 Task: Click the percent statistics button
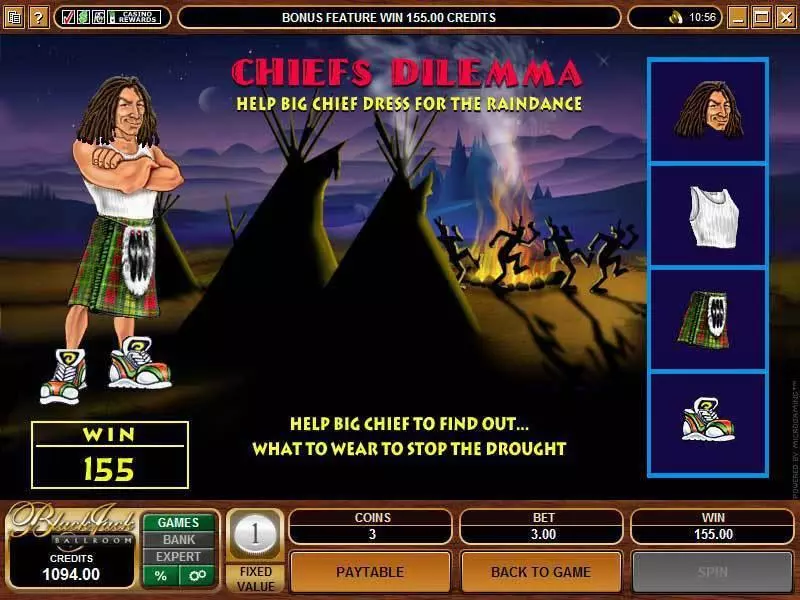click(160, 575)
